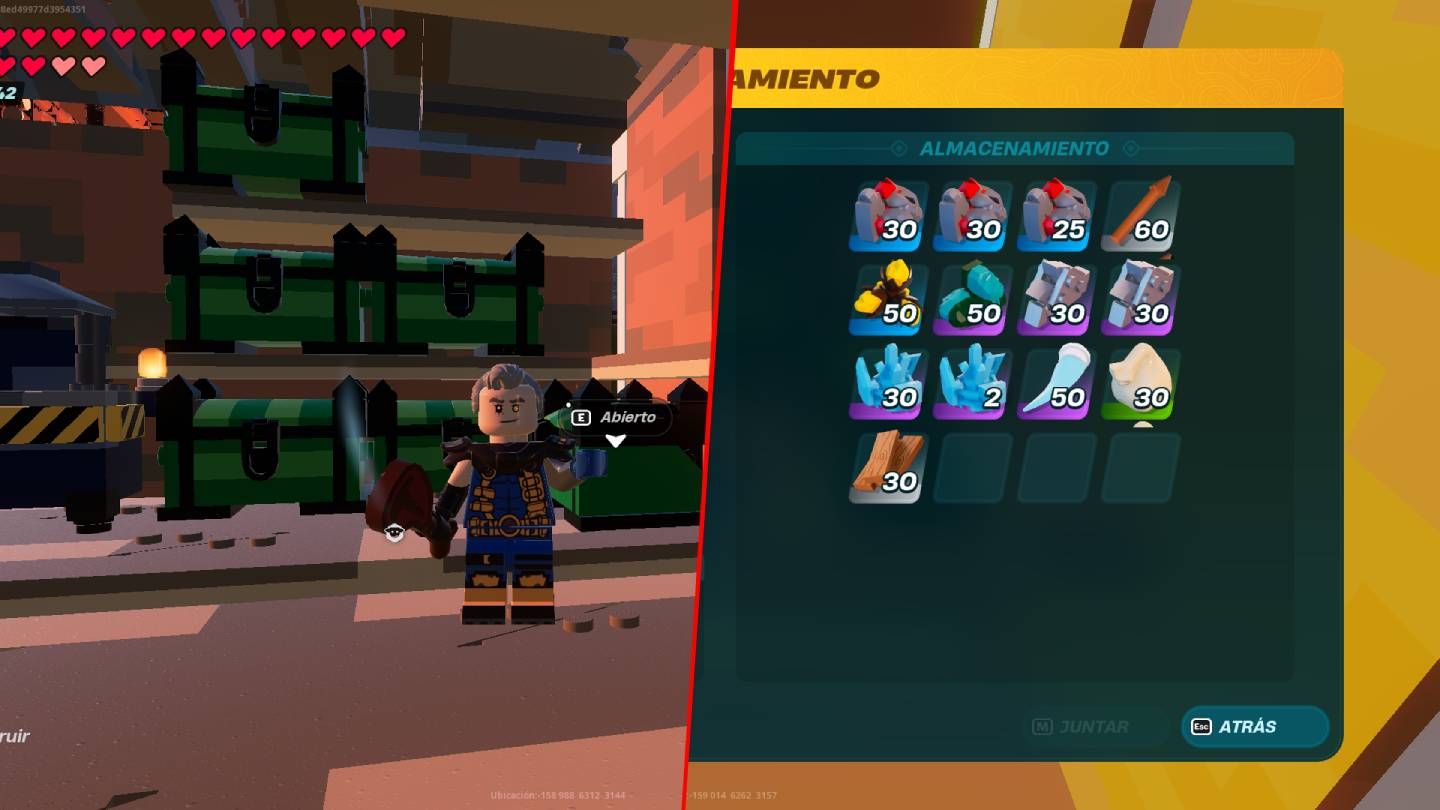
Task: Select the raw meat stack of 25
Action: tap(1056, 213)
